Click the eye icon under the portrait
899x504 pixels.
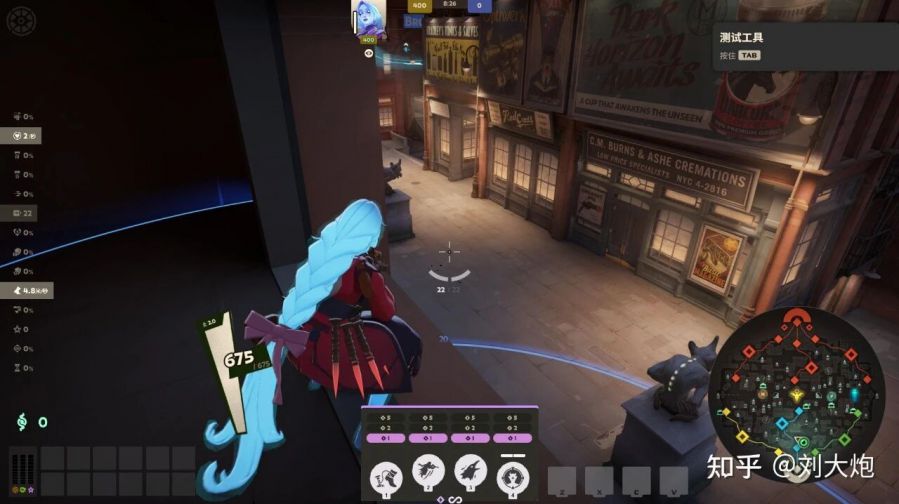click(x=368, y=53)
